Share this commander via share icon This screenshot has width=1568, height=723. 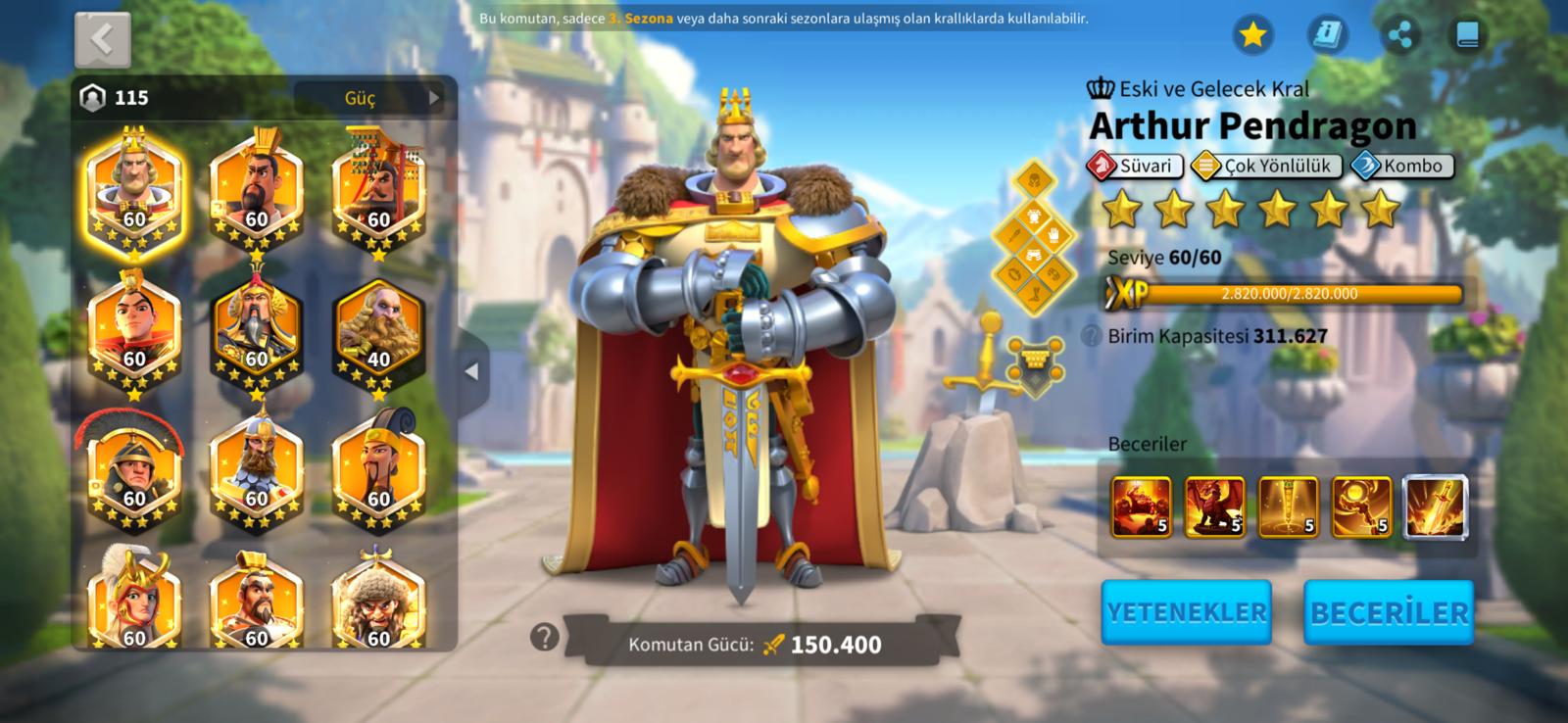[1400, 36]
